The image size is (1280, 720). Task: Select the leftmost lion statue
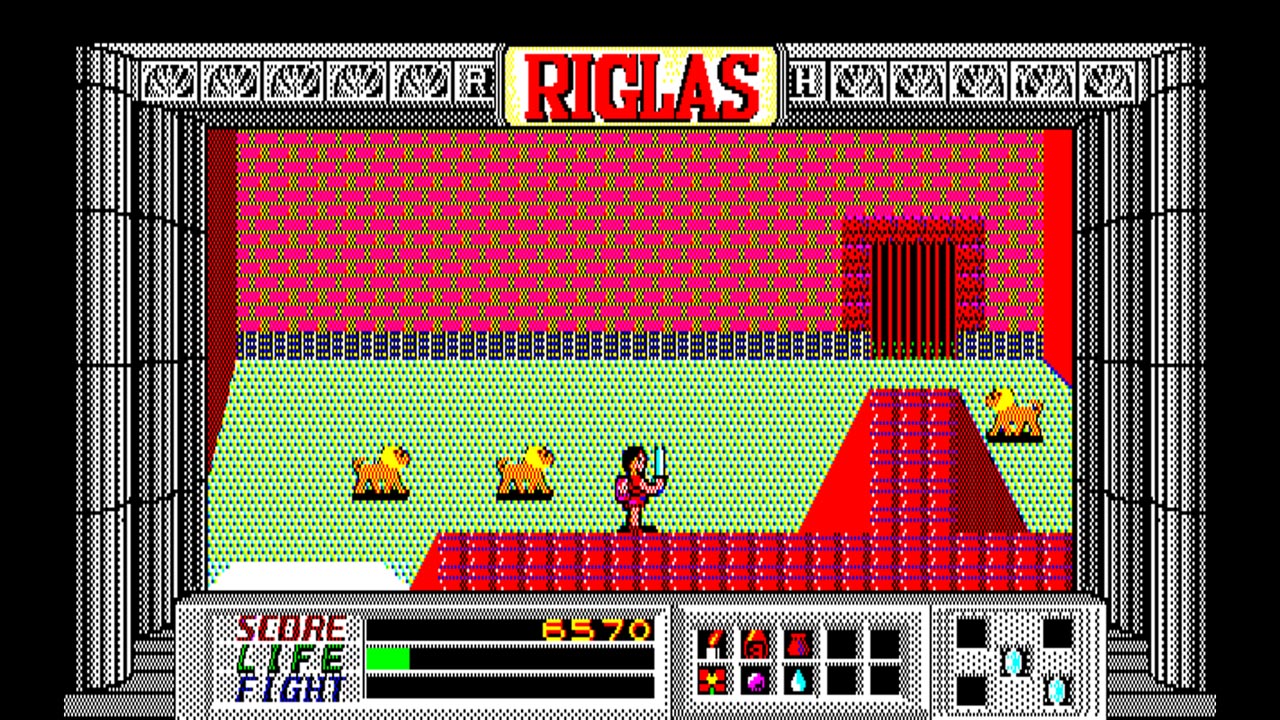[382, 470]
